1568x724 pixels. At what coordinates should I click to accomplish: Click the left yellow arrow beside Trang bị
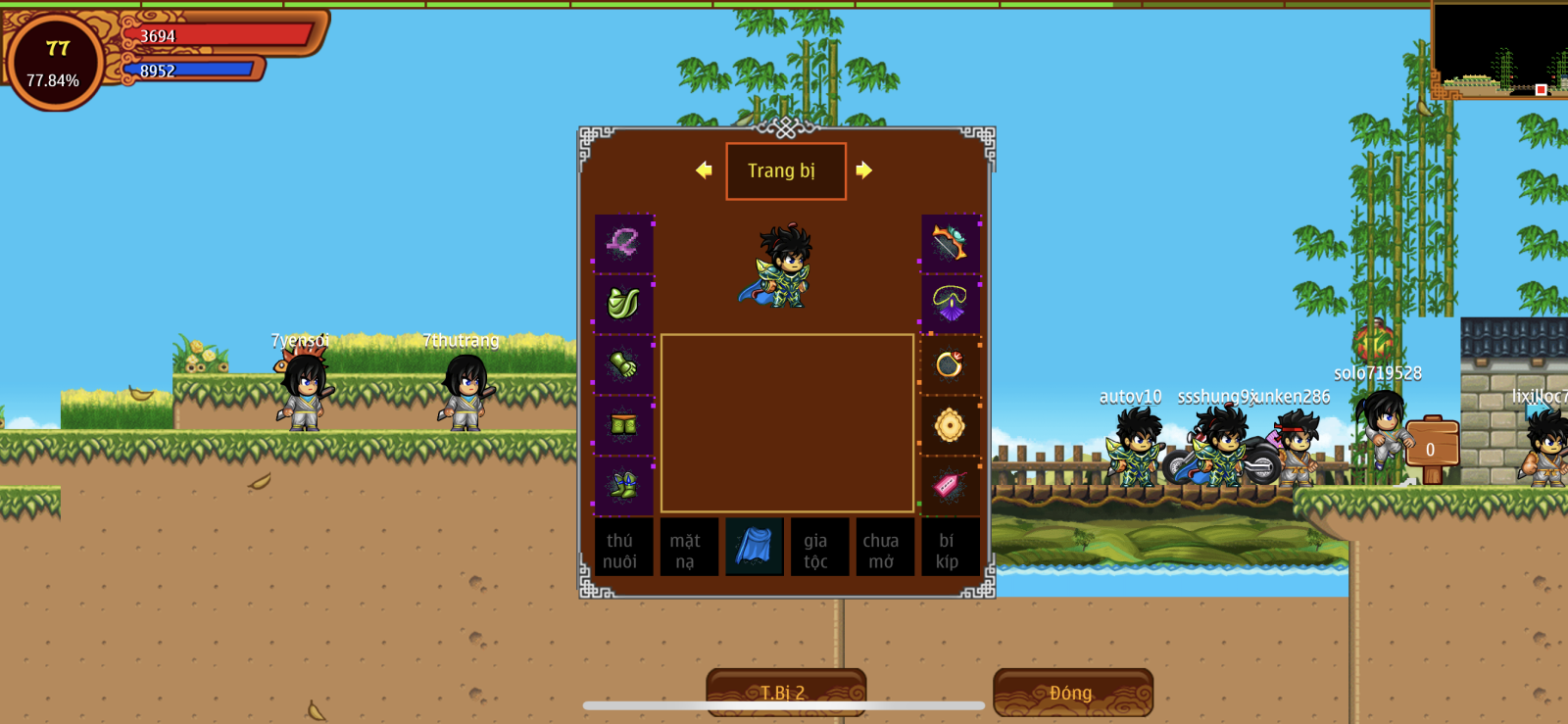704,170
